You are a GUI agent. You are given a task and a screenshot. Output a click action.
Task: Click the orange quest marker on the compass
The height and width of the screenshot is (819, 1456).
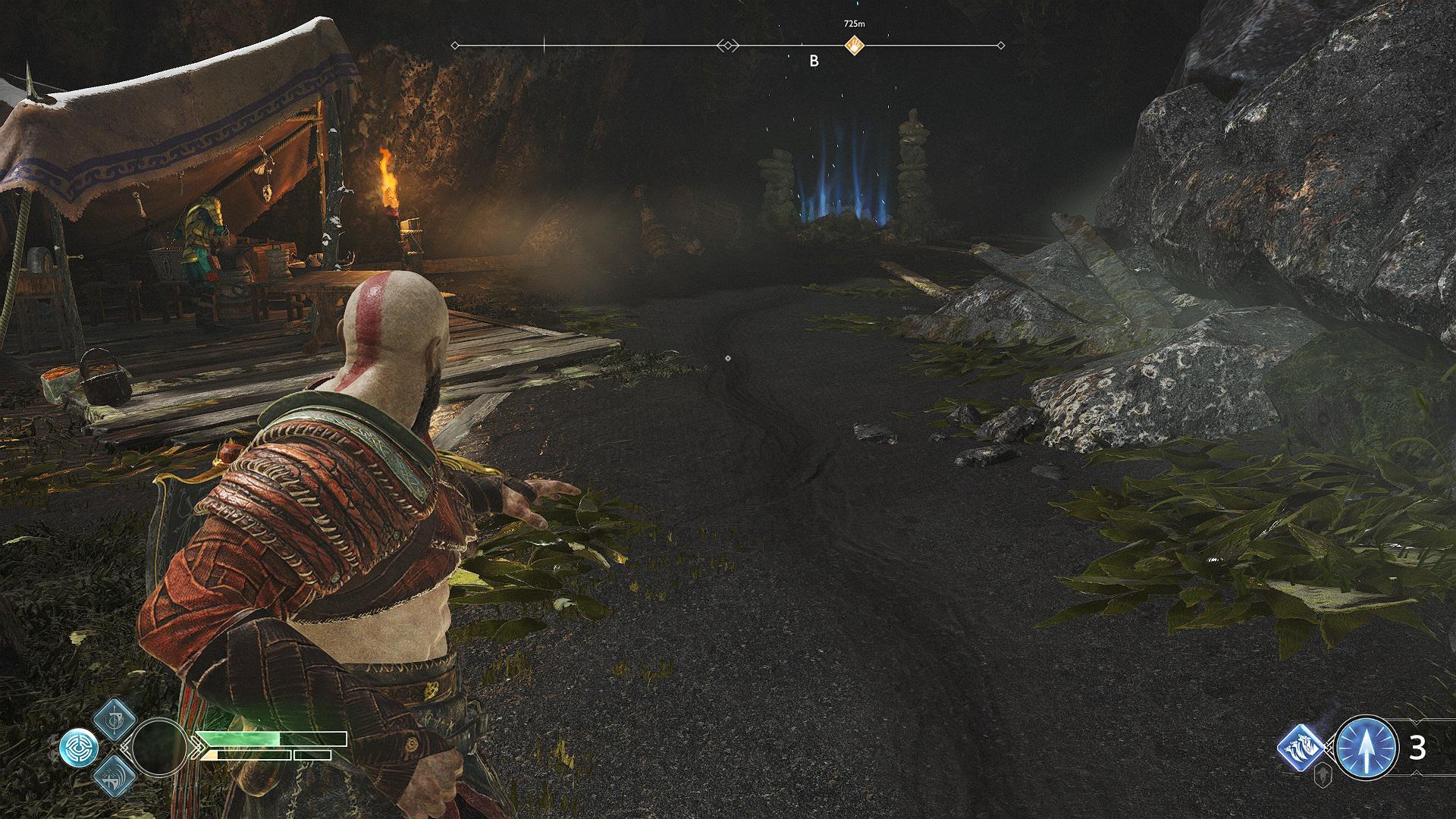click(x=855, y=45)
